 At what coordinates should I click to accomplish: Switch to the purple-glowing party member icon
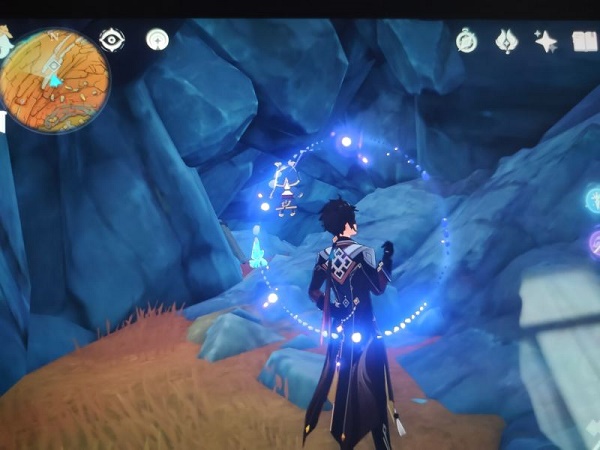594,242
